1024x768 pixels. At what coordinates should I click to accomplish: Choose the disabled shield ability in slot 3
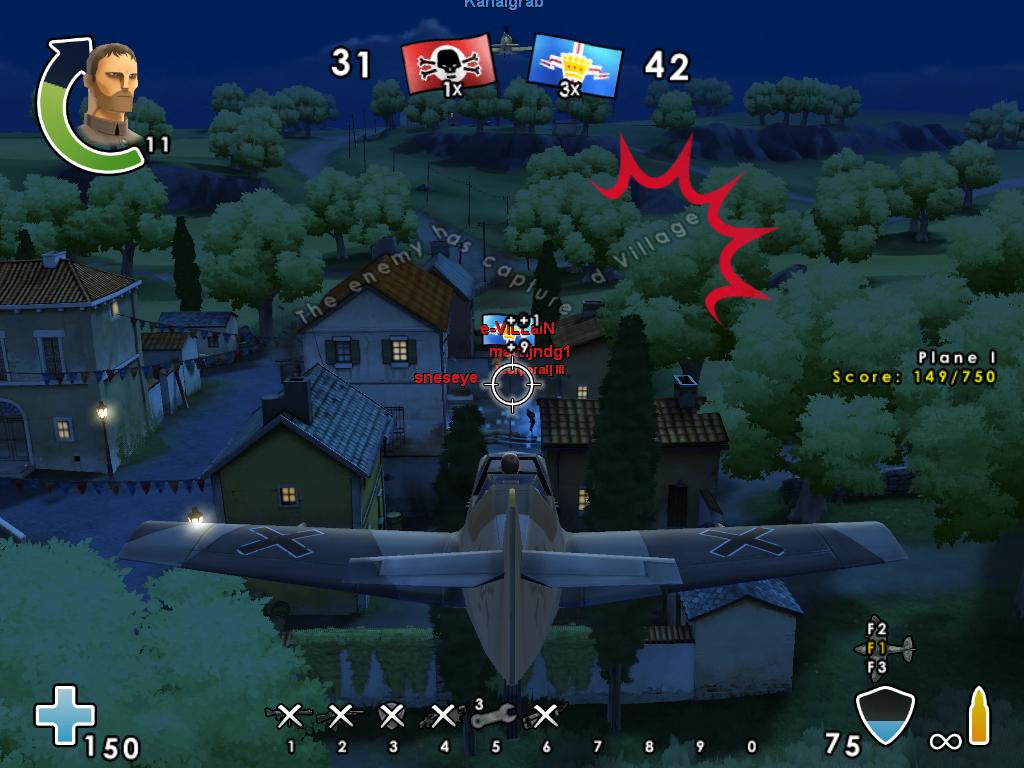[392, 715]
